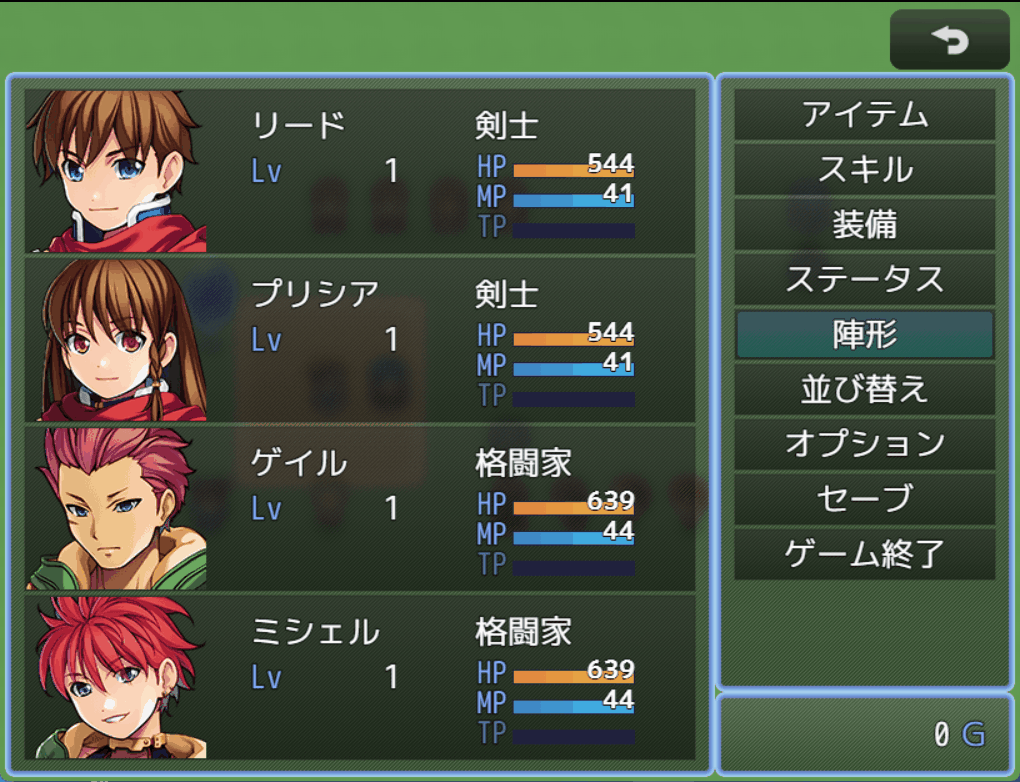Choose party member ゲイル
1020x782 pixels.
[360, 508]
